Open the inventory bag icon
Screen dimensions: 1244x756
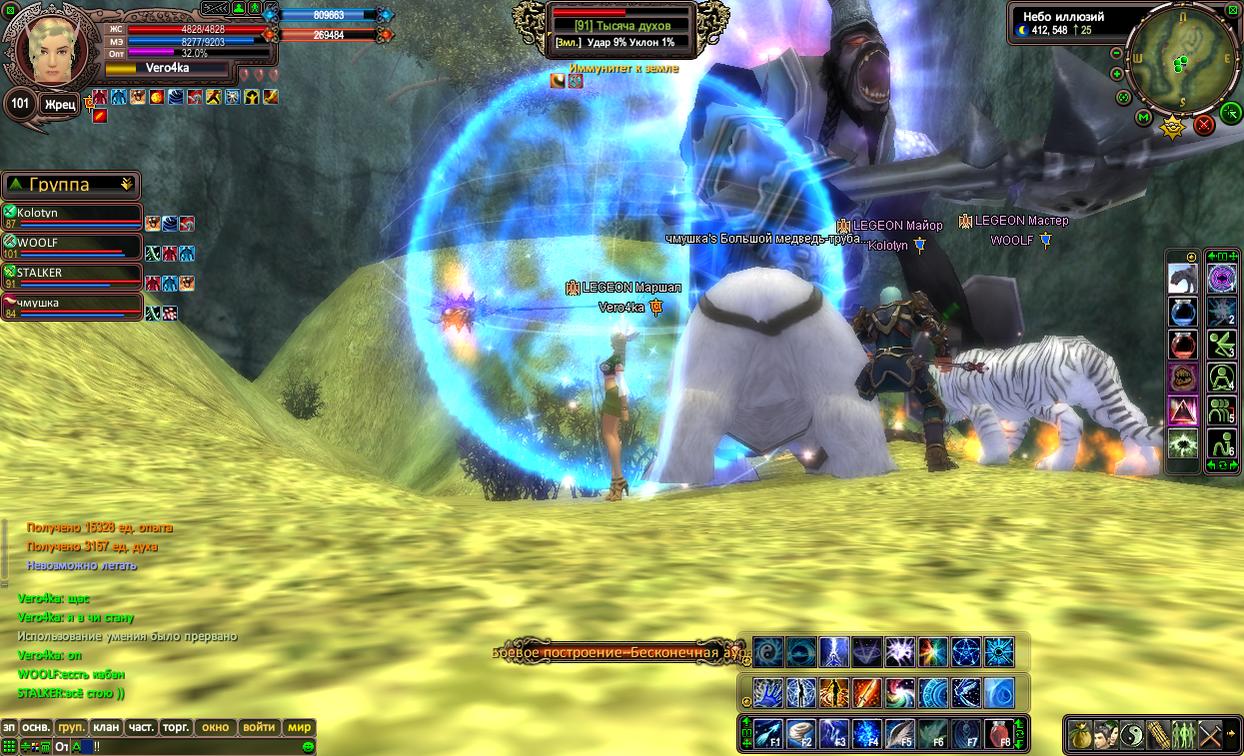[x=1080, y=732]
